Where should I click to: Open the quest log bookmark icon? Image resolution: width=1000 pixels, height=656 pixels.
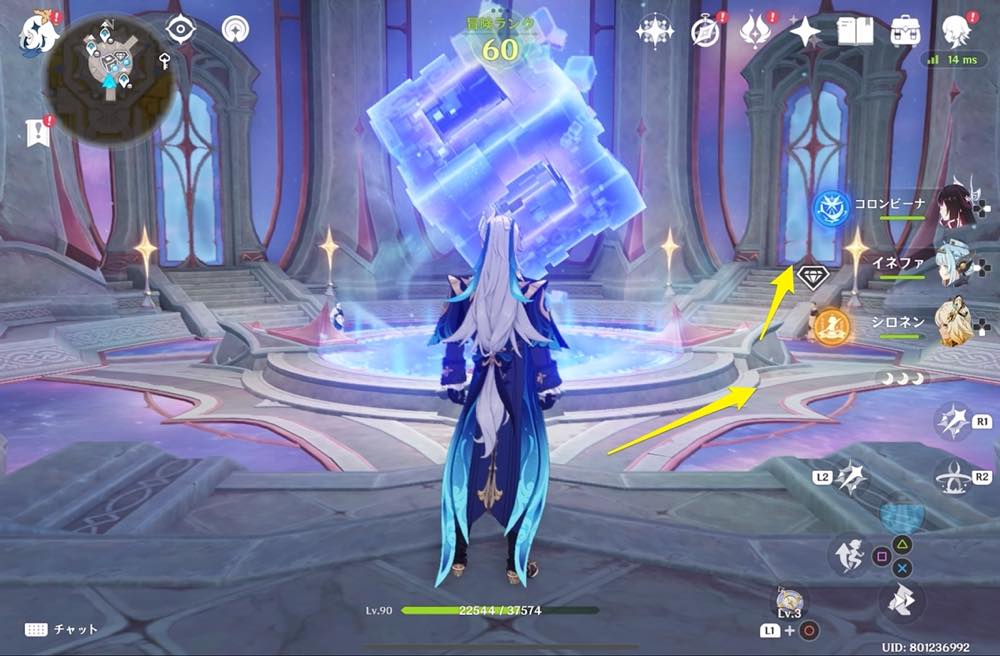[x=39, y=131]
